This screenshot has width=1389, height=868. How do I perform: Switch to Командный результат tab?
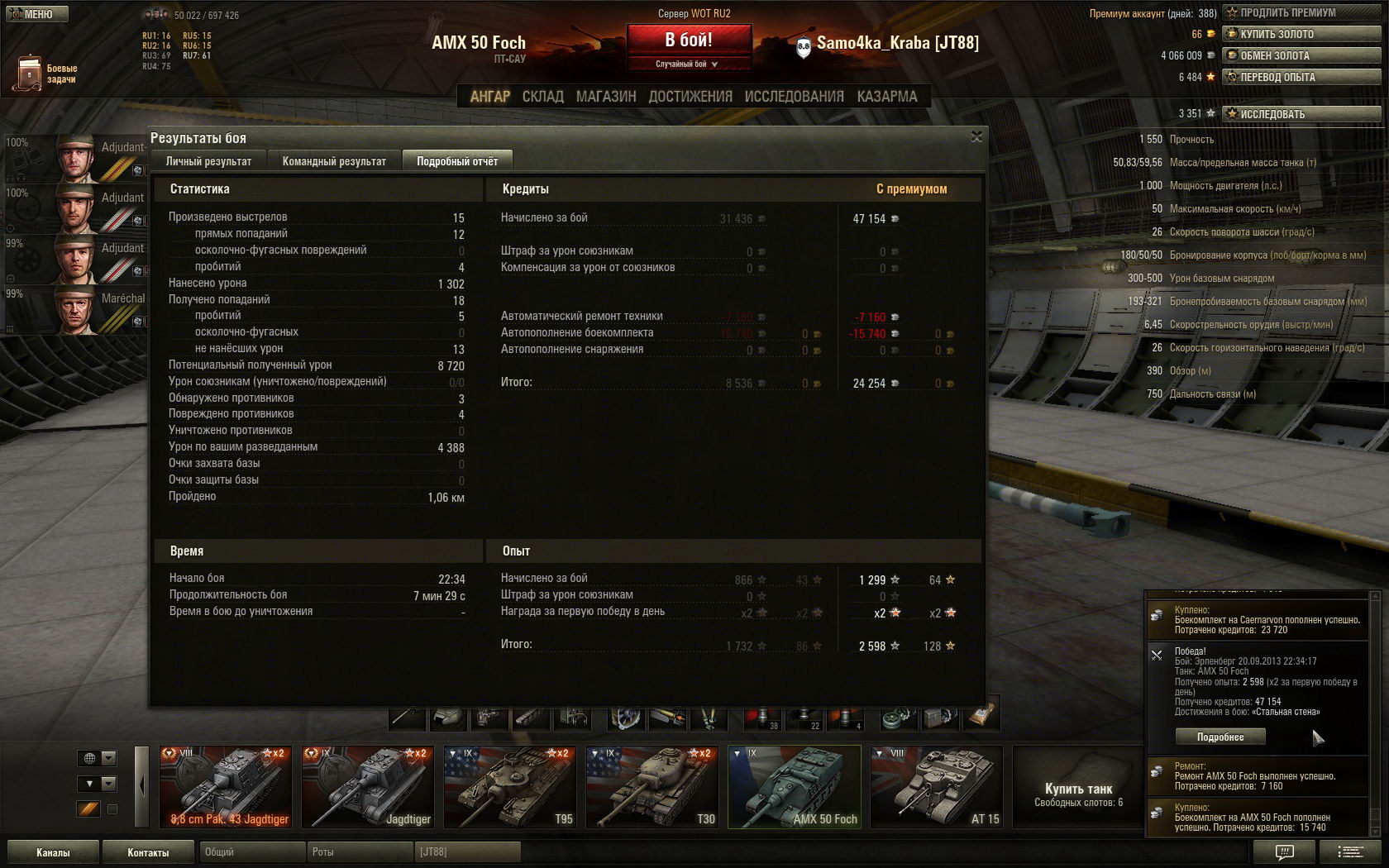[x=334, y=161]
